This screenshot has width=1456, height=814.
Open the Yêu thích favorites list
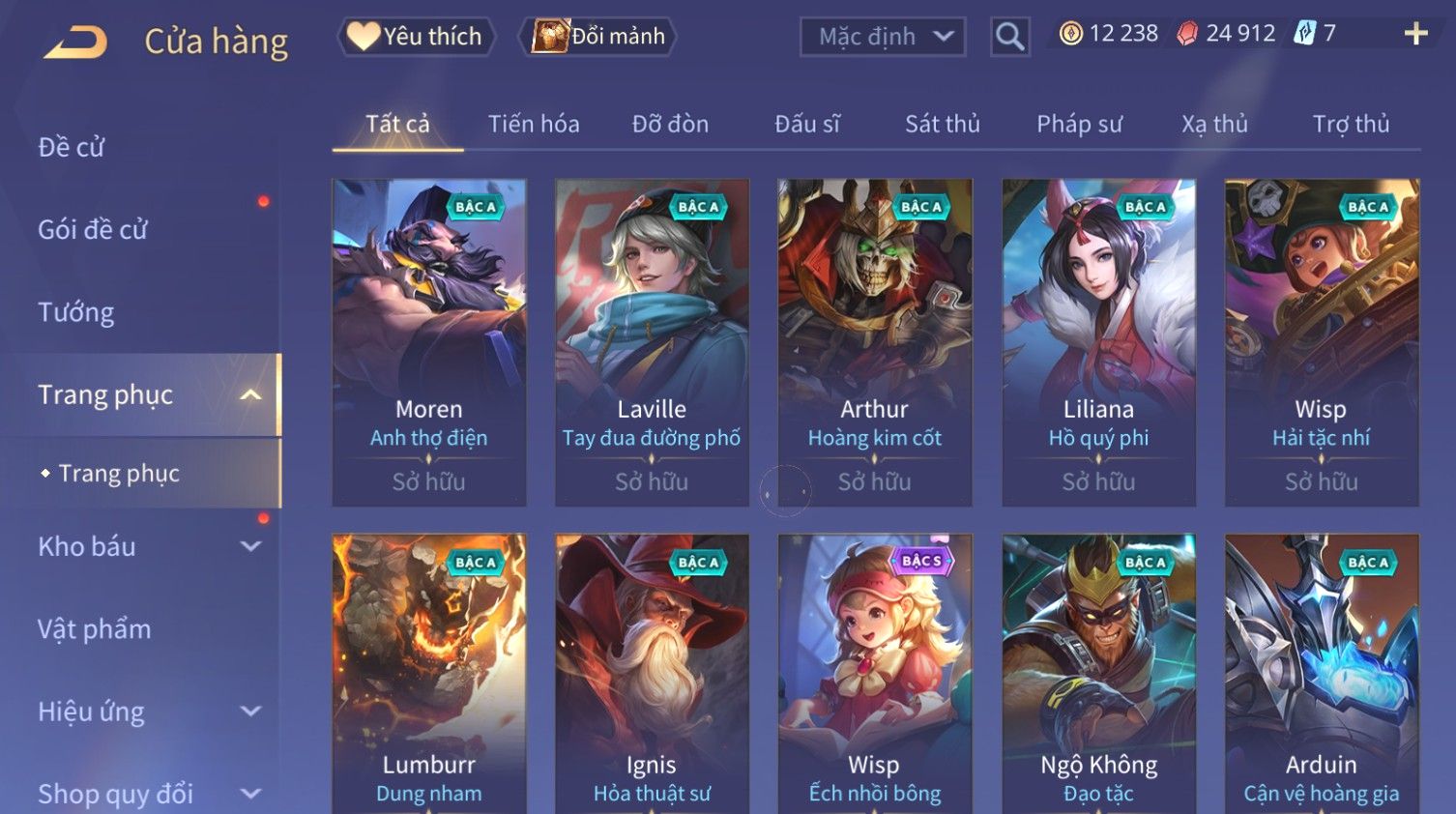pos(416,37)
